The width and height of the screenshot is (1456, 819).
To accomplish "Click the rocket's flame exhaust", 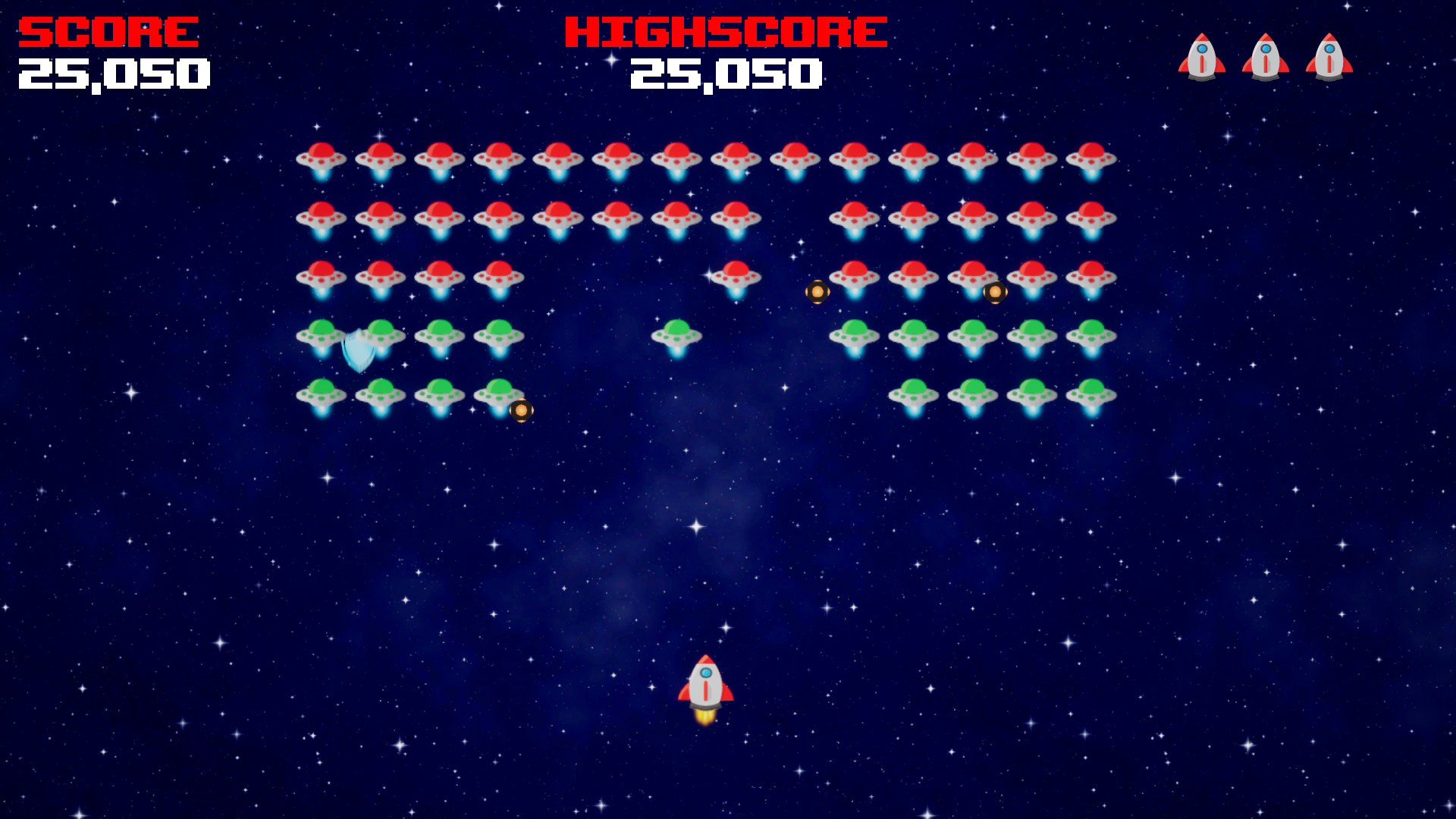I will pyautogui.click(x=704, y=717).
